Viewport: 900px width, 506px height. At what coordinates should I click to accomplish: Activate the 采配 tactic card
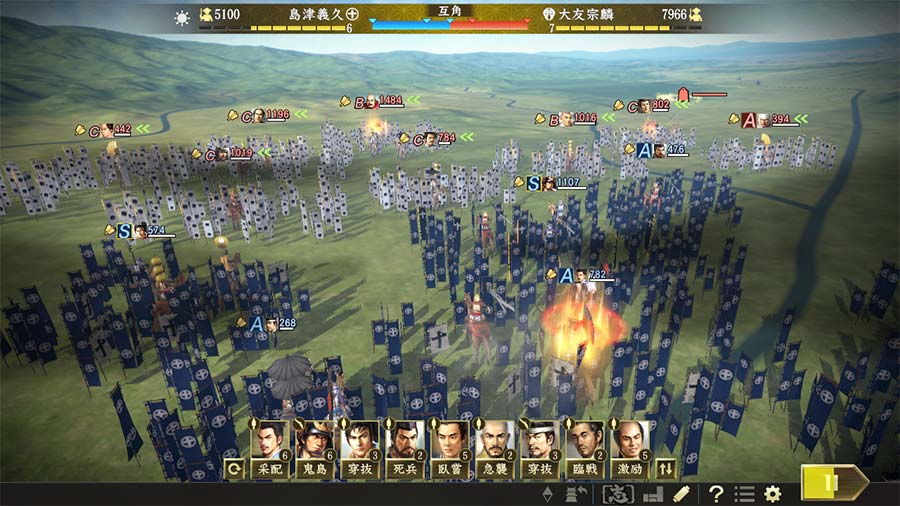click(x=268, y=446)
